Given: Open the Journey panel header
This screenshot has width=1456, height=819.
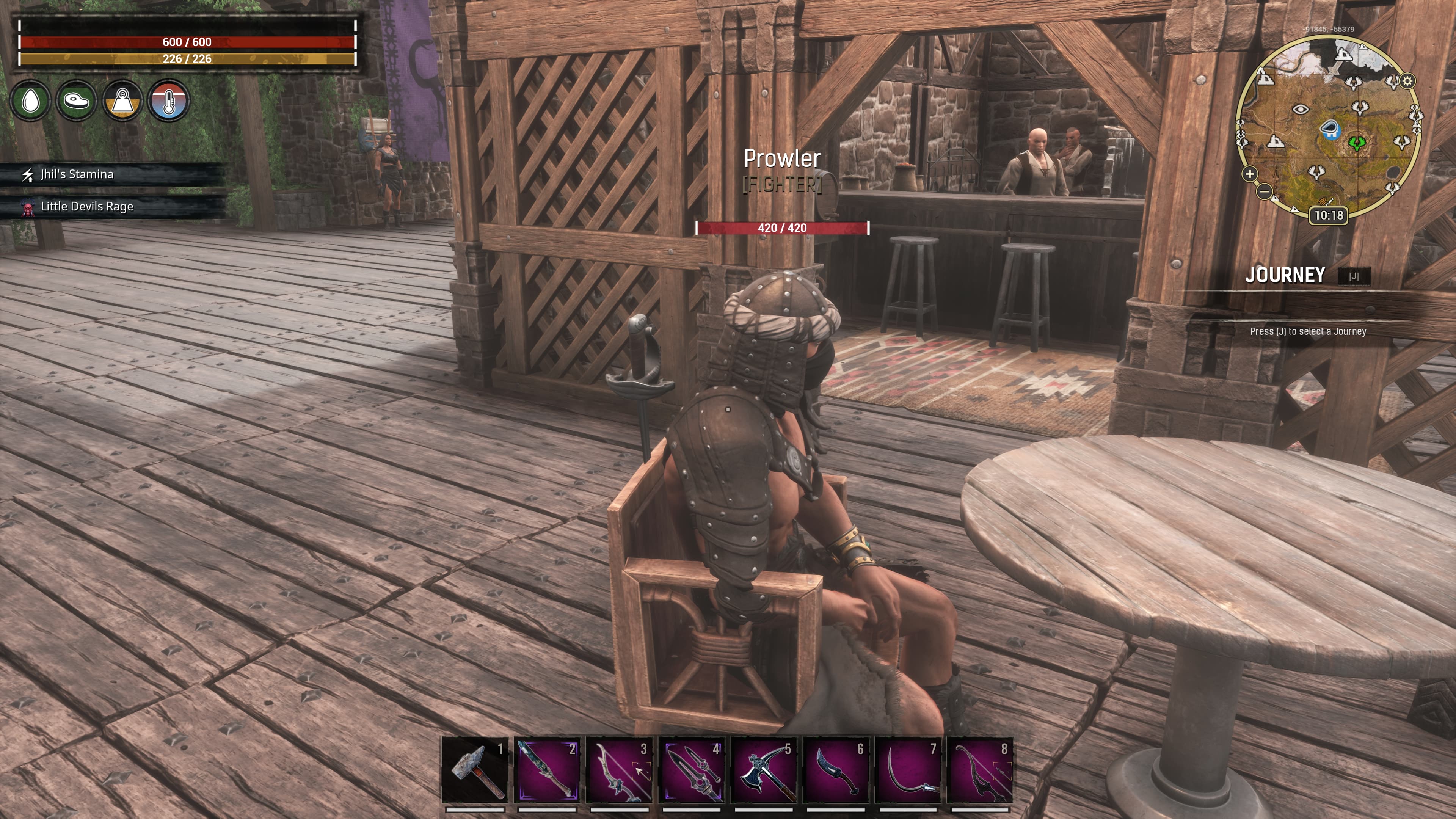Looking at the screenshot, I should tap(1285, 275).
